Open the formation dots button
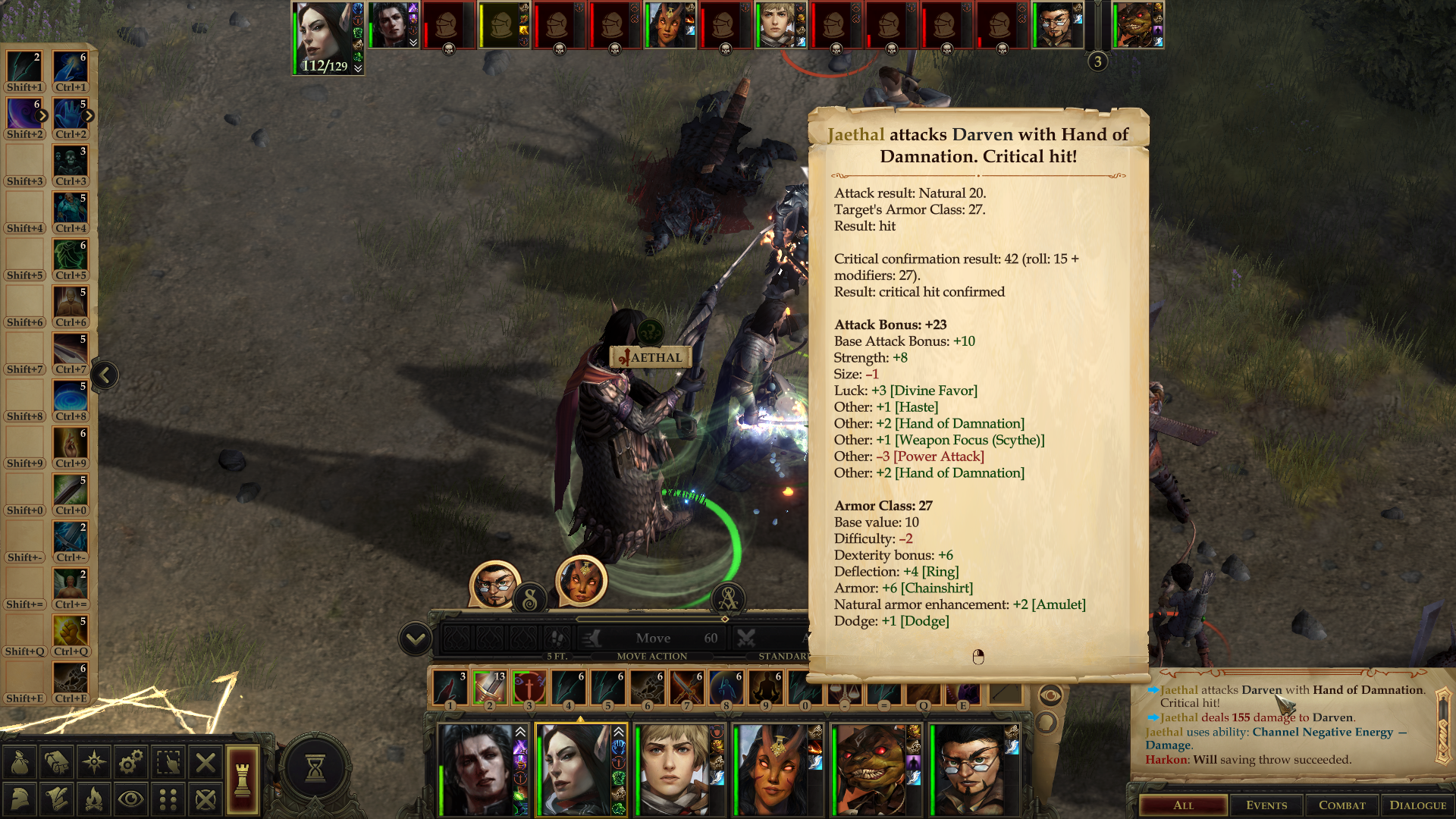 tap(168, 799)
